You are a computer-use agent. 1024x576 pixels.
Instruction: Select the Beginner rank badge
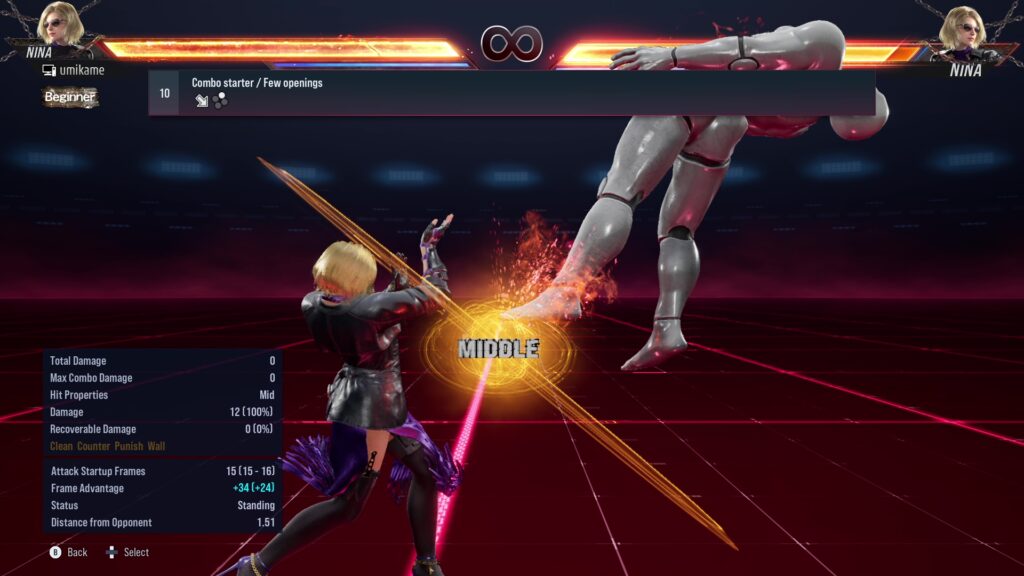coord(70,97)
